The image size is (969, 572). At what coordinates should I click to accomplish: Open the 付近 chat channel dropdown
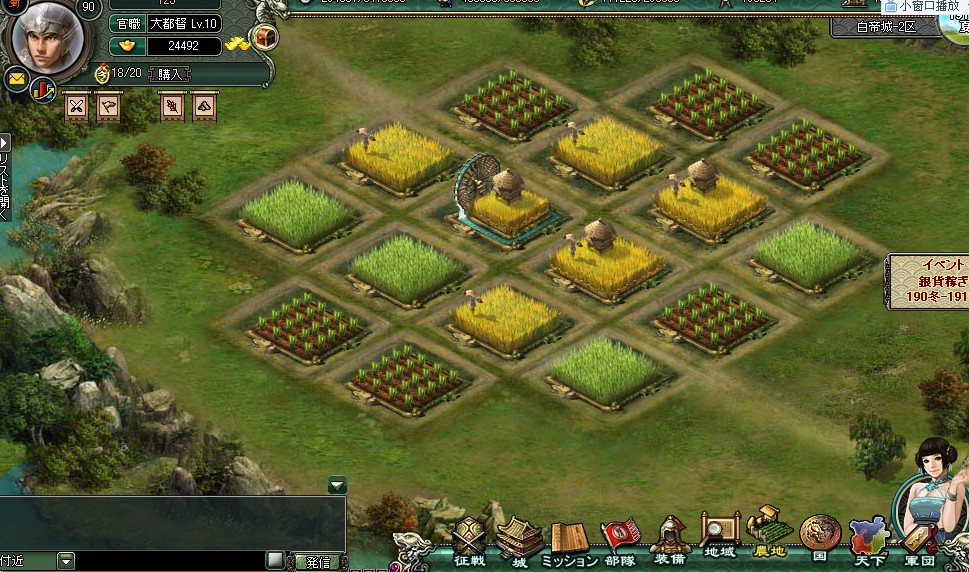(66, 561)
